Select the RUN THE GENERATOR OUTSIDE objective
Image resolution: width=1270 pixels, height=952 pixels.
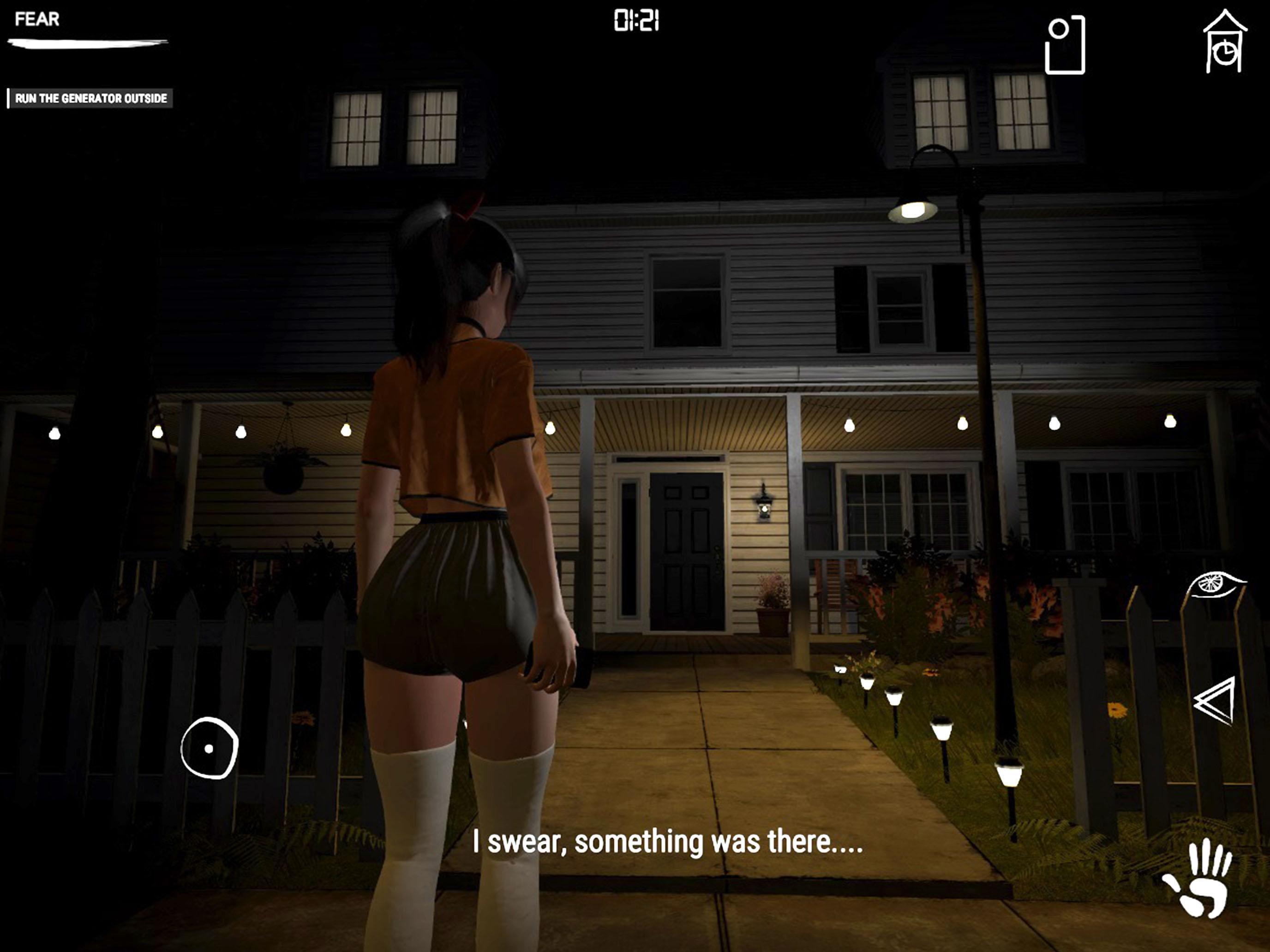tap(92, 99)
